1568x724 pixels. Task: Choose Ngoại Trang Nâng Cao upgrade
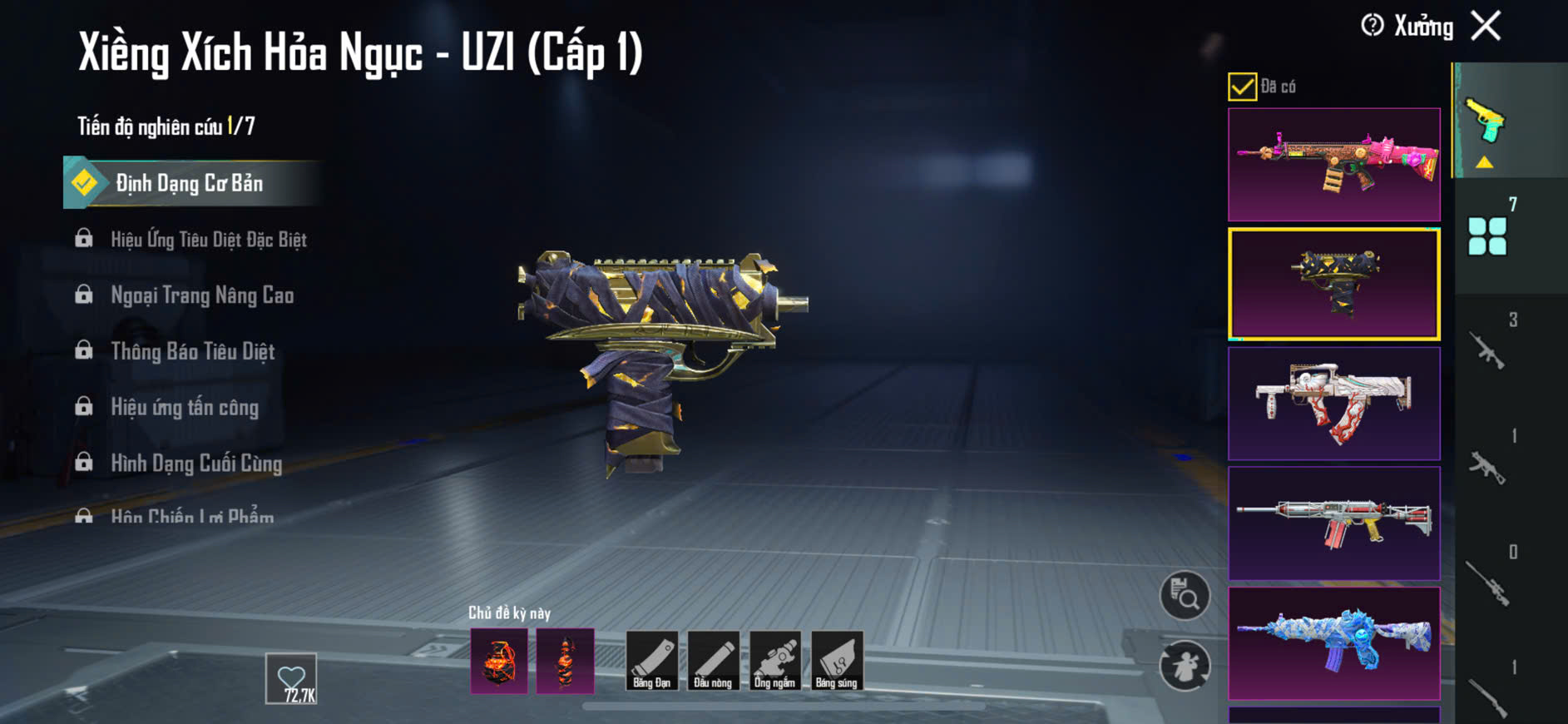(x=201, y=295)
